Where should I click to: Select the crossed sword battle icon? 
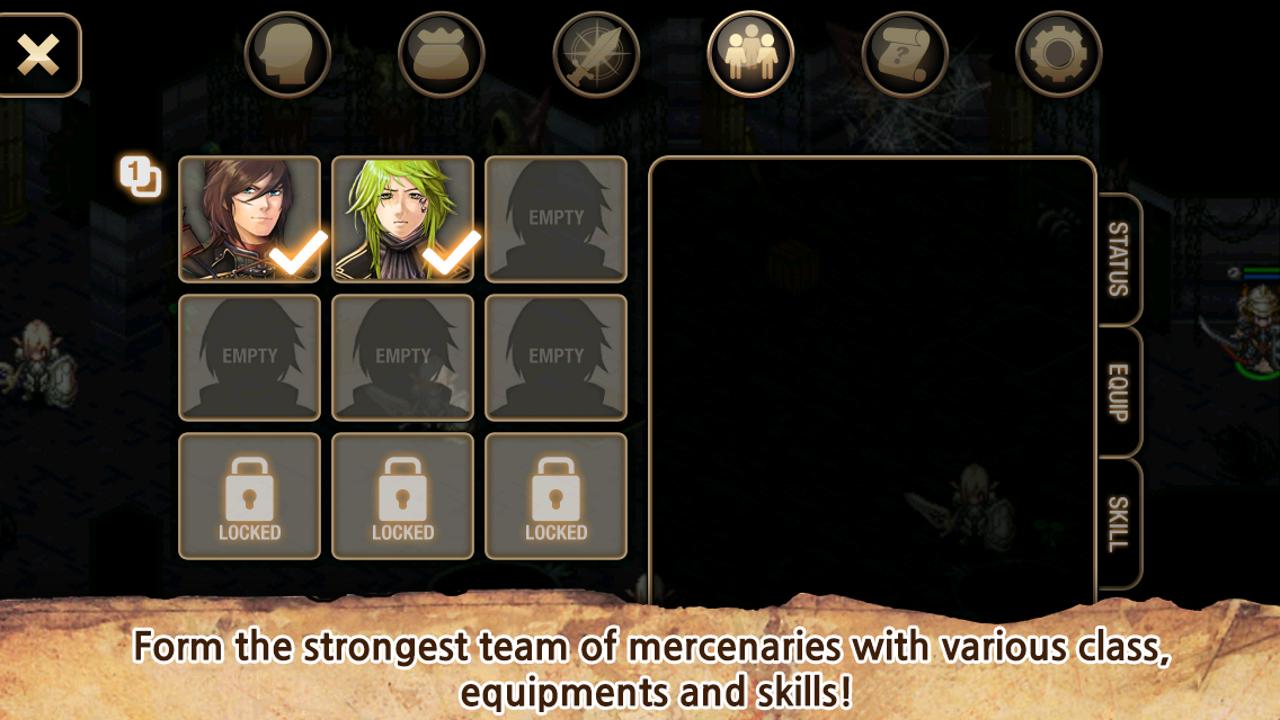click(595, 52)
